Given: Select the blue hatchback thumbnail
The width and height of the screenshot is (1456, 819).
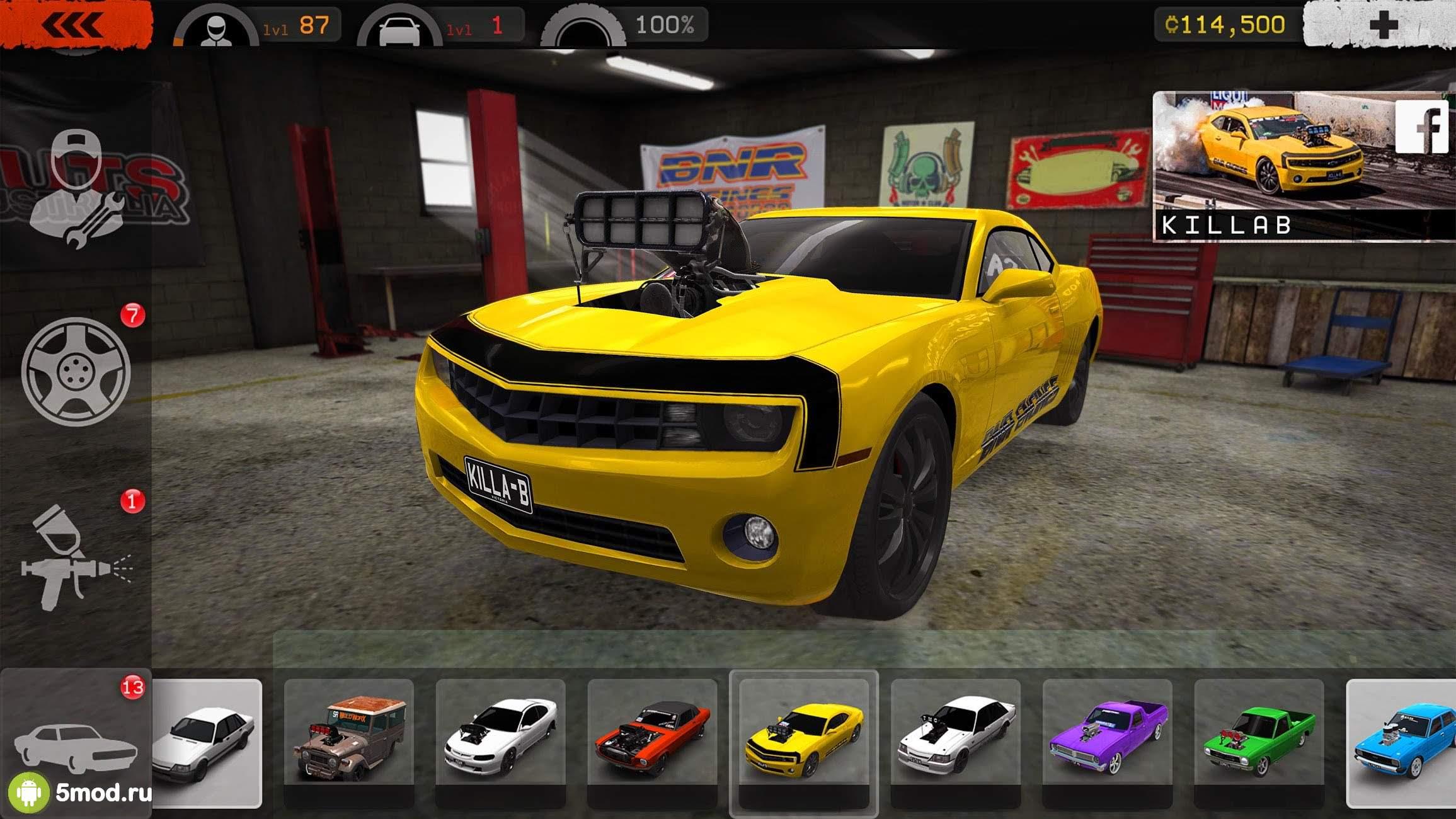Looking at the screenshot, I should [x=1402, y=742].
